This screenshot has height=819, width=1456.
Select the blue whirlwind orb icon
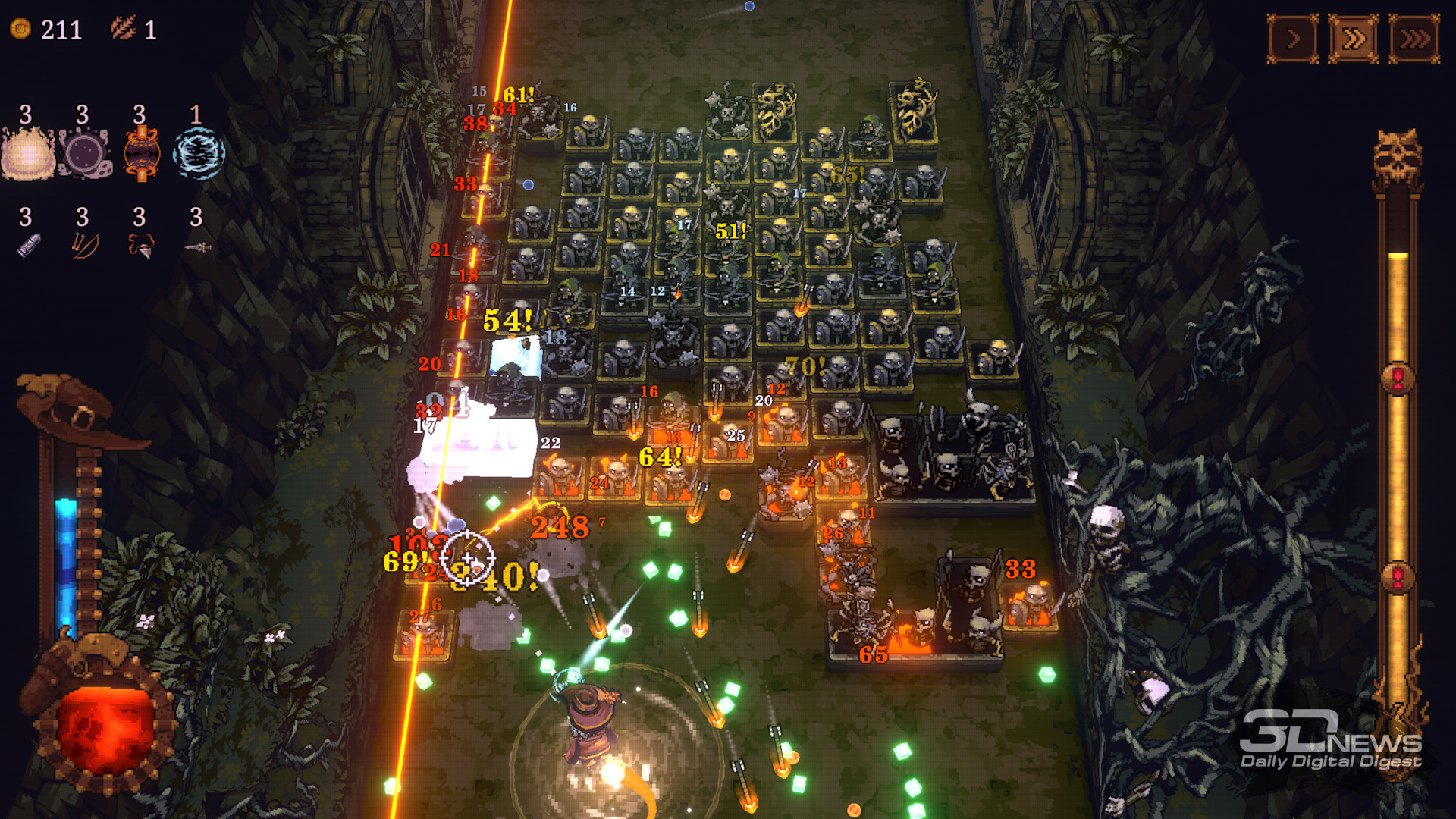[198, 154]
